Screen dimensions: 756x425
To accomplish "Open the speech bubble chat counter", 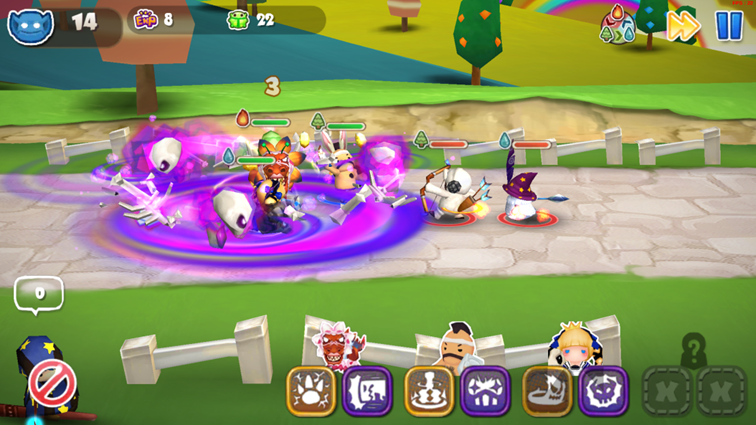I will (39, 294).
